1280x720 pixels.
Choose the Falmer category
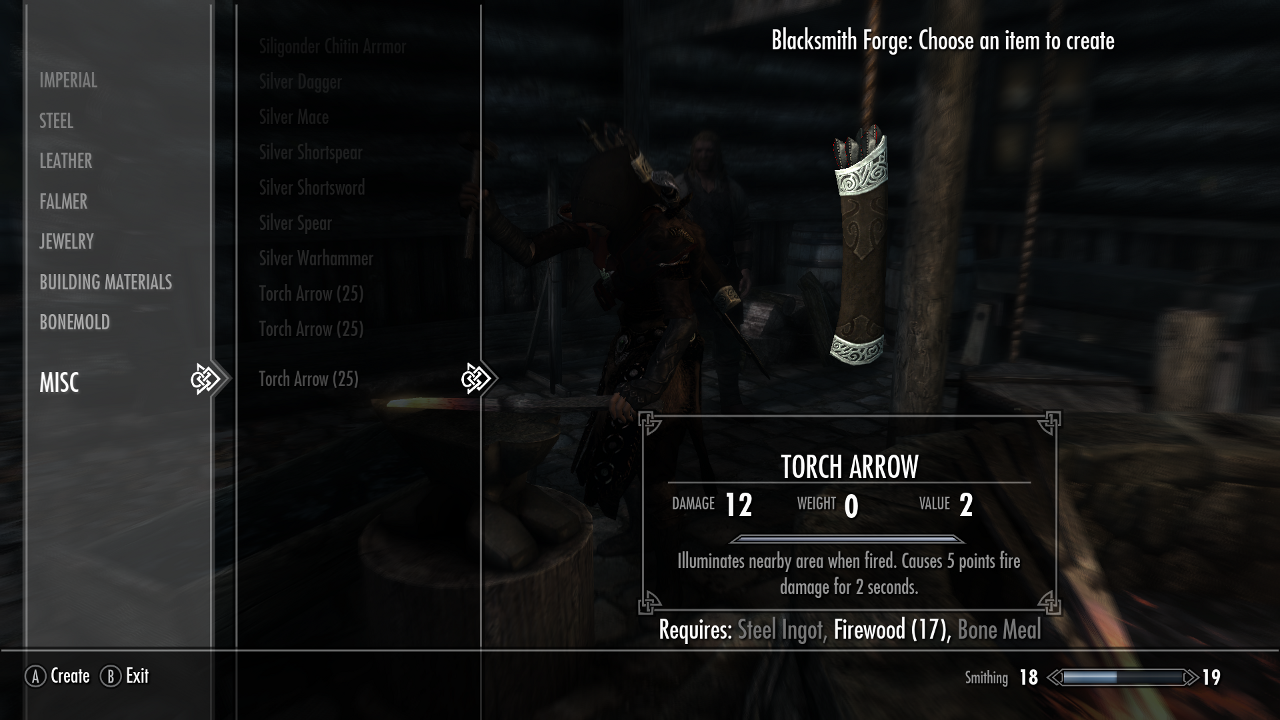63,201
